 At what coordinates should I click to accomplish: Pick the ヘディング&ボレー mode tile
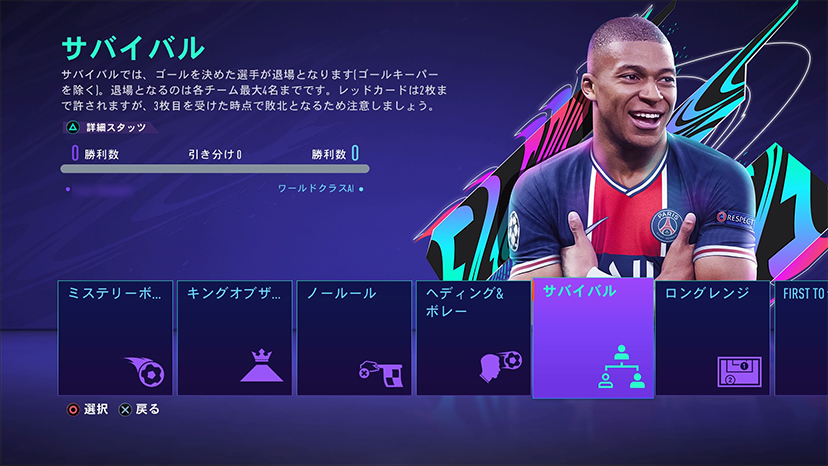pyautogui.click(x=473, y=337)
